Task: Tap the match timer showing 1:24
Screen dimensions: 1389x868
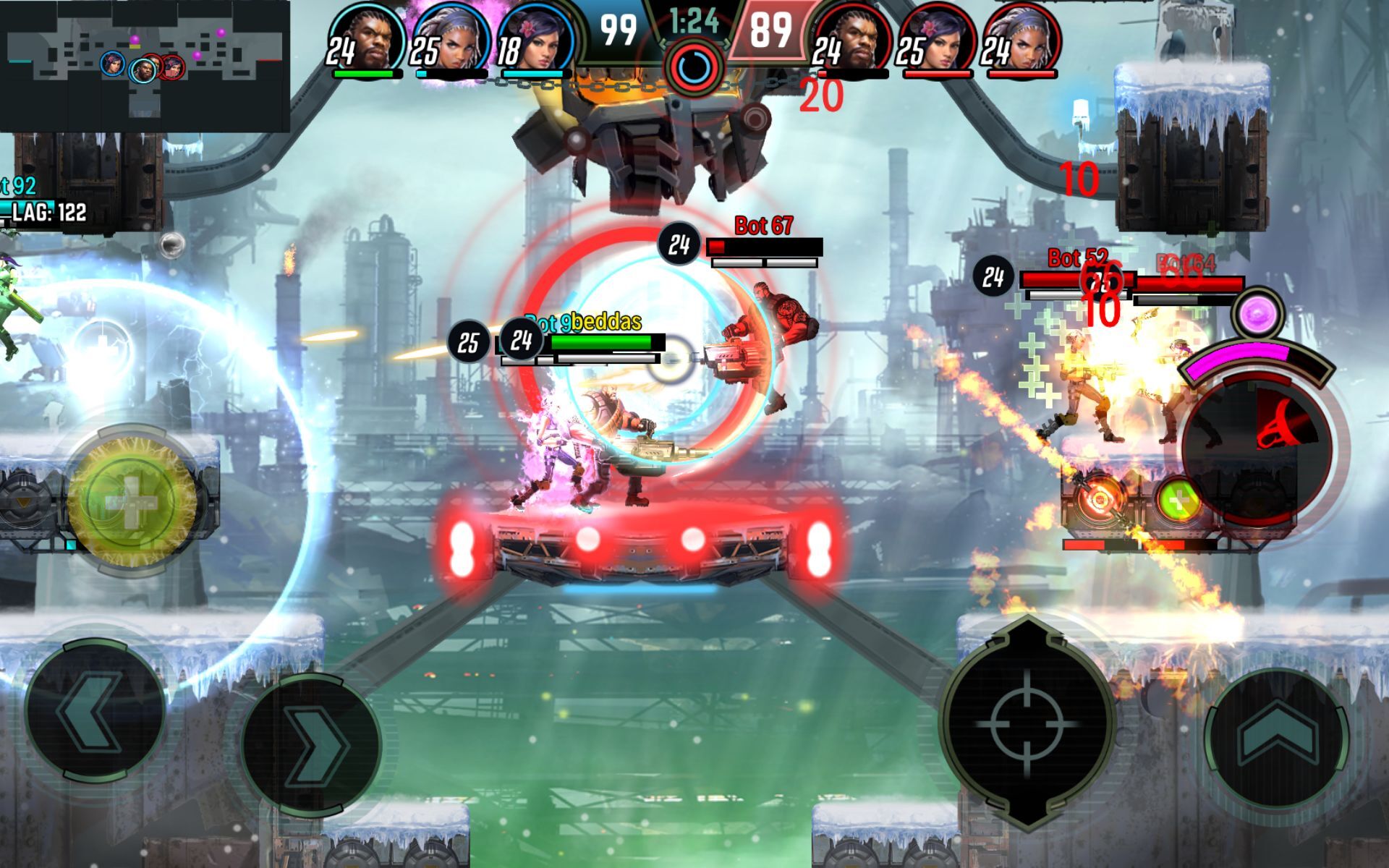Action: pos(694,22)
